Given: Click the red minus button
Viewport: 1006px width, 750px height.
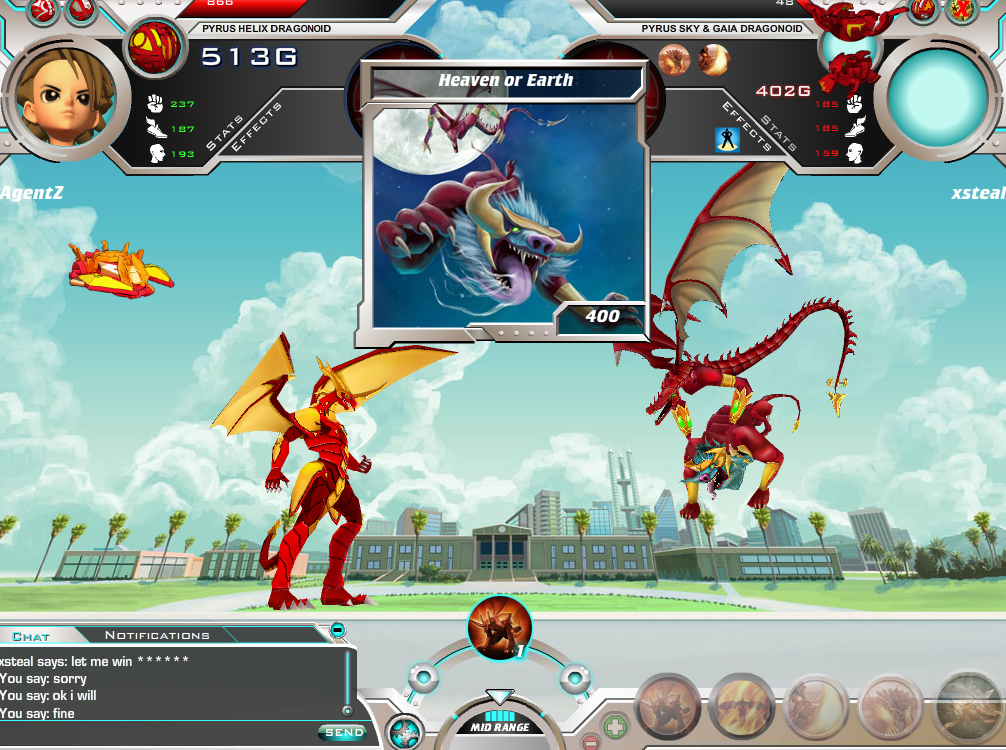Looking at the screenshot, I should pyautogui.click(x=591, y=743).
